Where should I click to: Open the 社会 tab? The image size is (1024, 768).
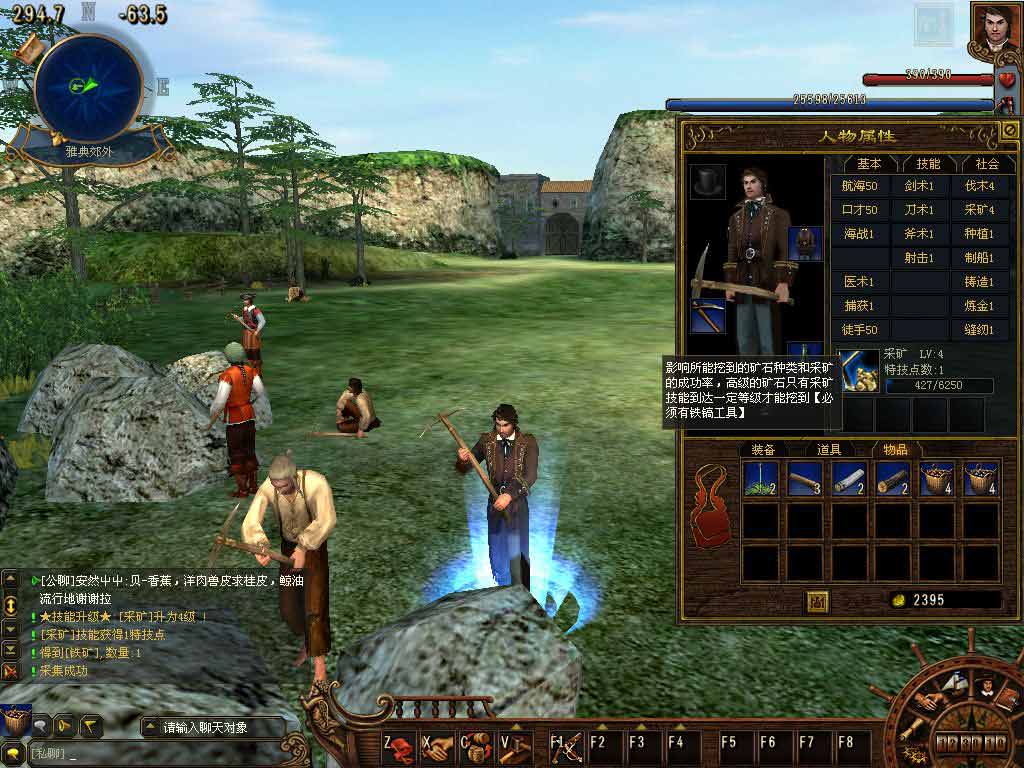[x=986, y=163]
